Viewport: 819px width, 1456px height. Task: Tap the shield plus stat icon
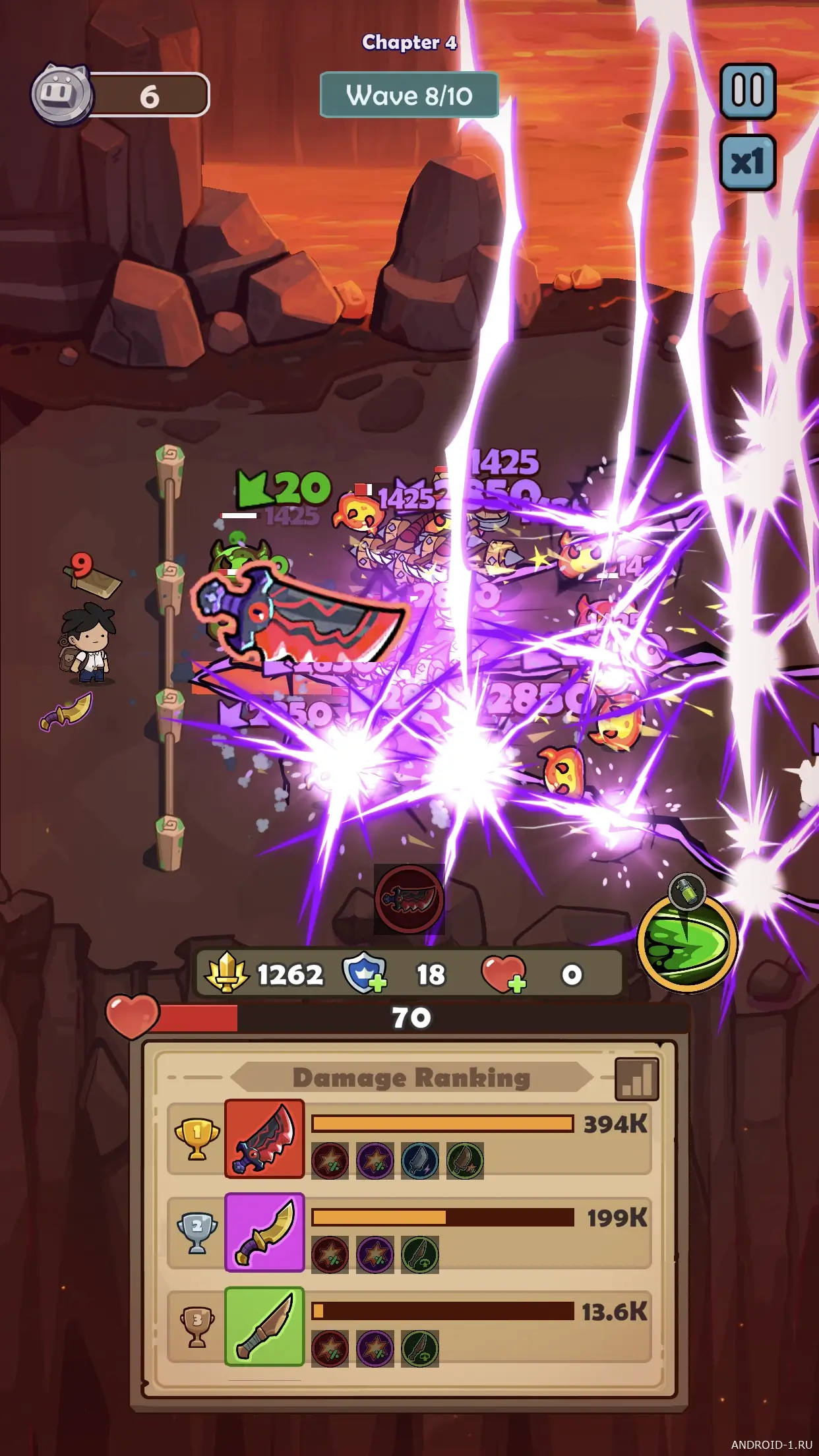coord(364,973)
